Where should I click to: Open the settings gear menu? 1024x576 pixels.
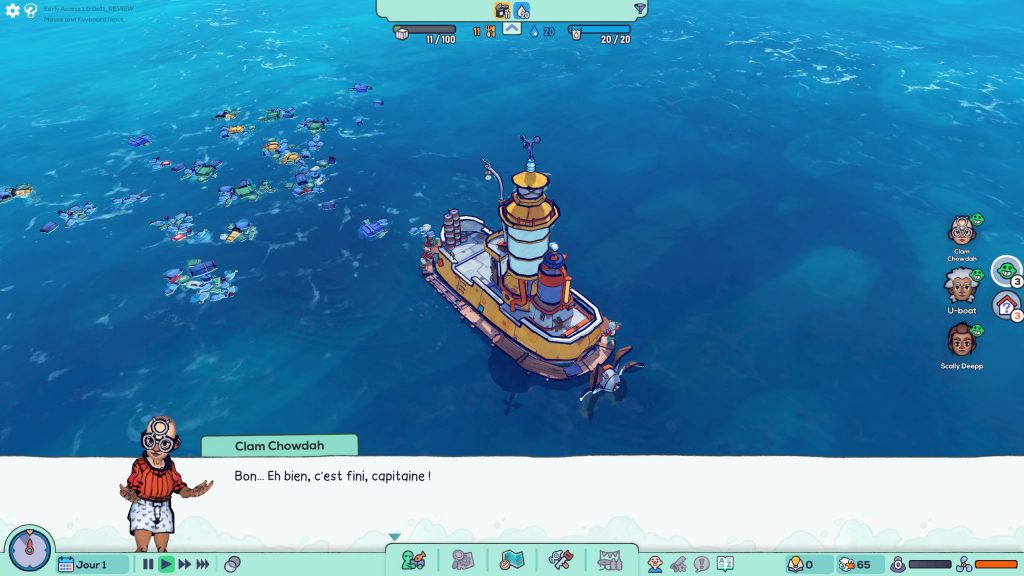coord(13,11)
